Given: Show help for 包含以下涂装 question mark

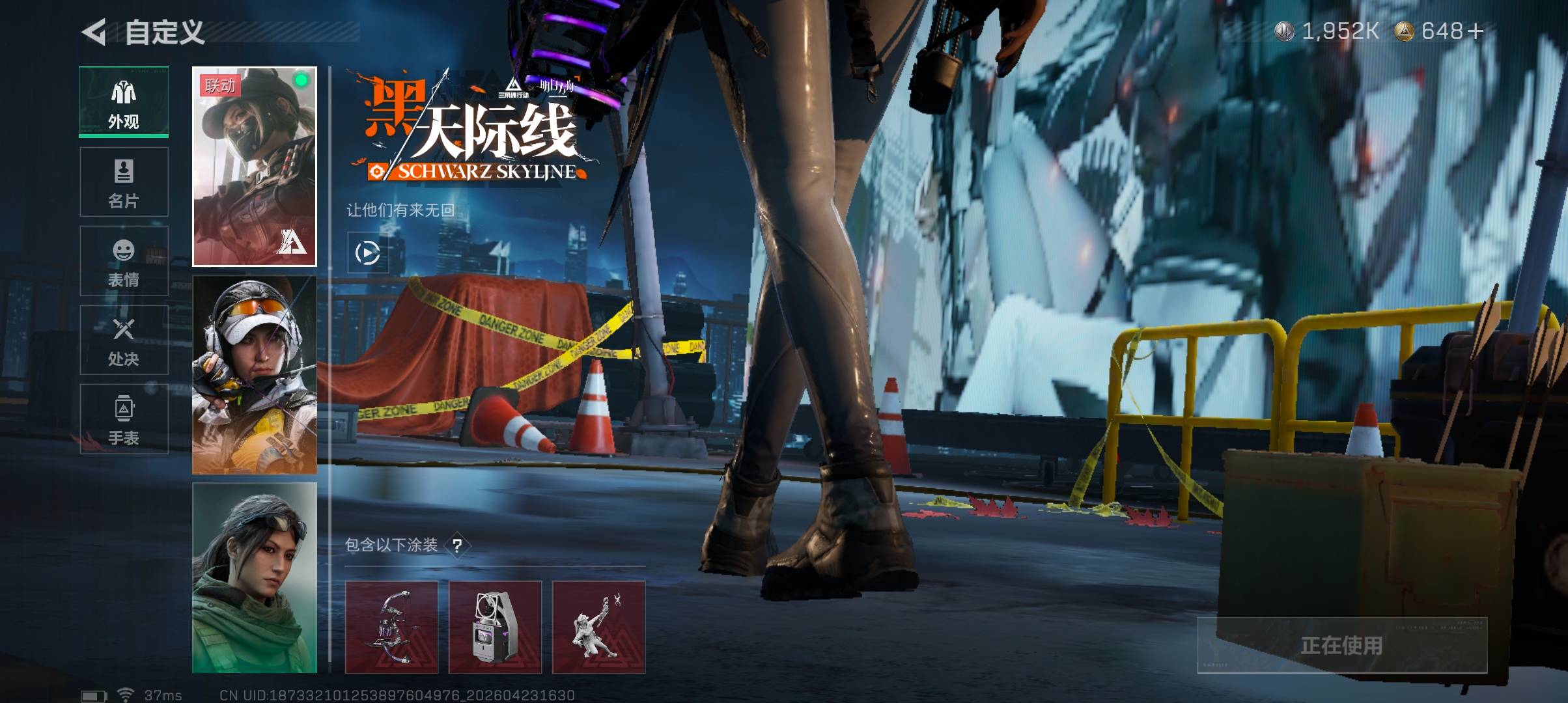Looking at the screenshot, I should pos(458,545).
